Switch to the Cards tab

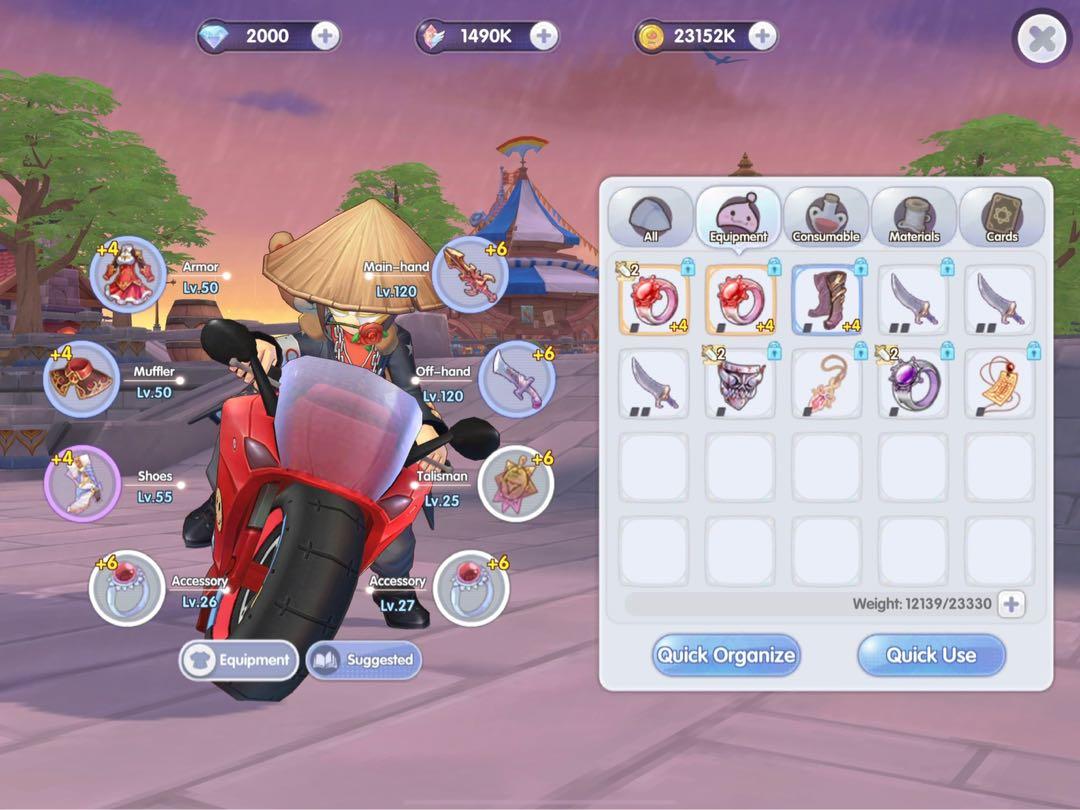point(1001,217)
